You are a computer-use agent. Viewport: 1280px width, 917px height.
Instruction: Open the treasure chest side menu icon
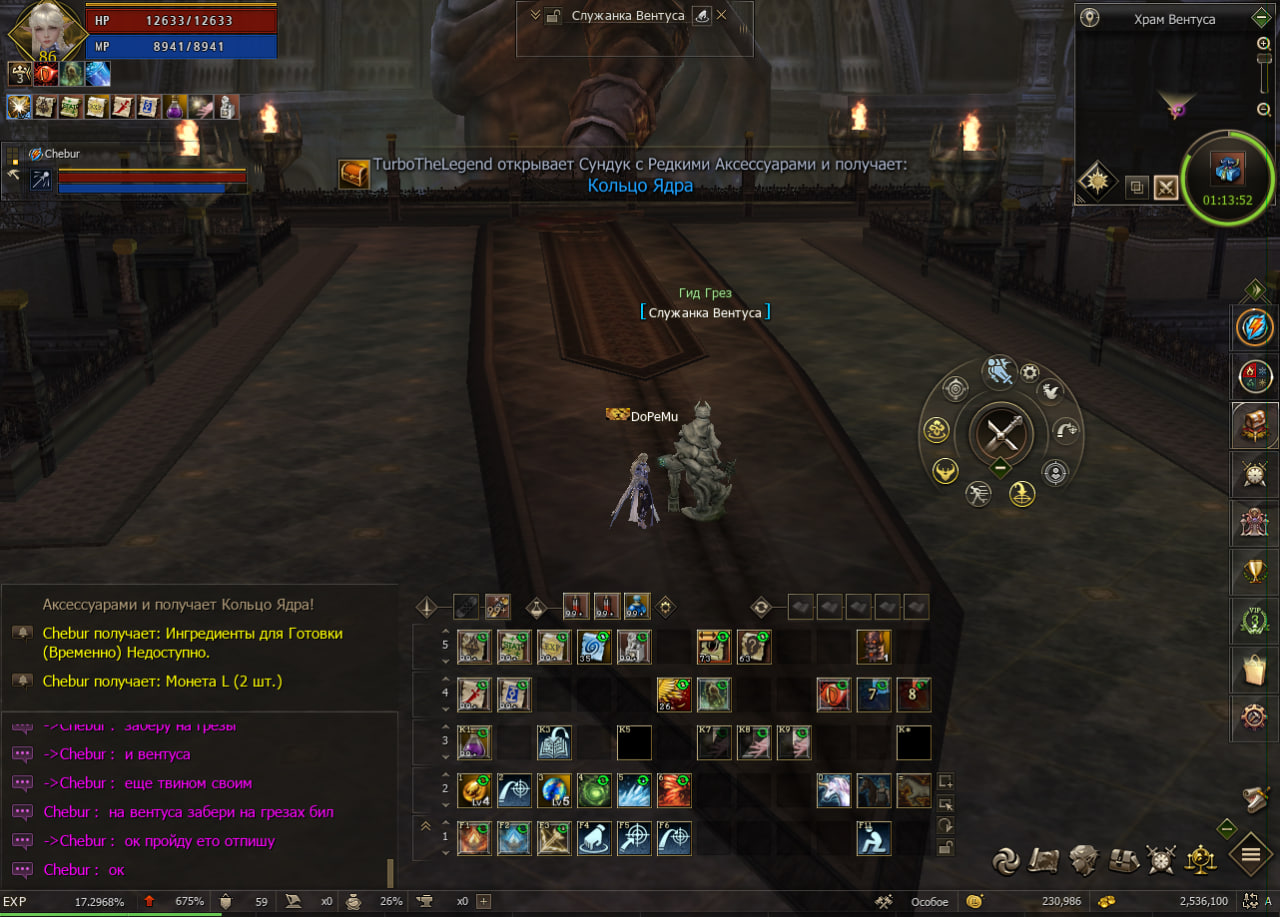tap(1254, 424)
